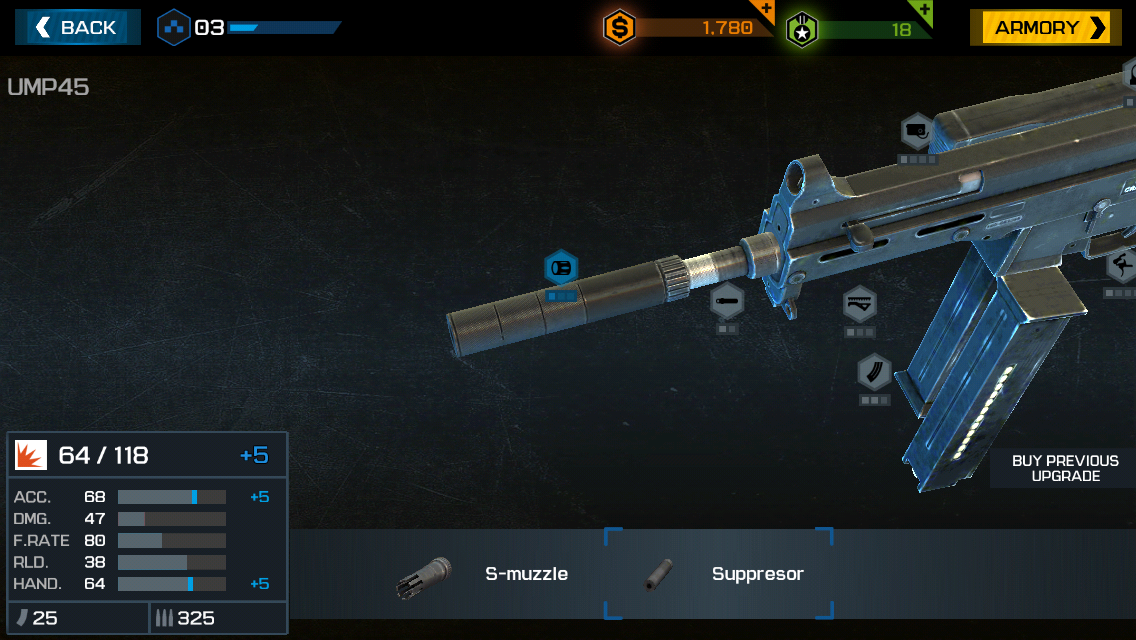Select the highlighted blue muzzle upgrade hexagon
Image resolution: width=1136 pixels, height=640 pixels.
[561, 268]
